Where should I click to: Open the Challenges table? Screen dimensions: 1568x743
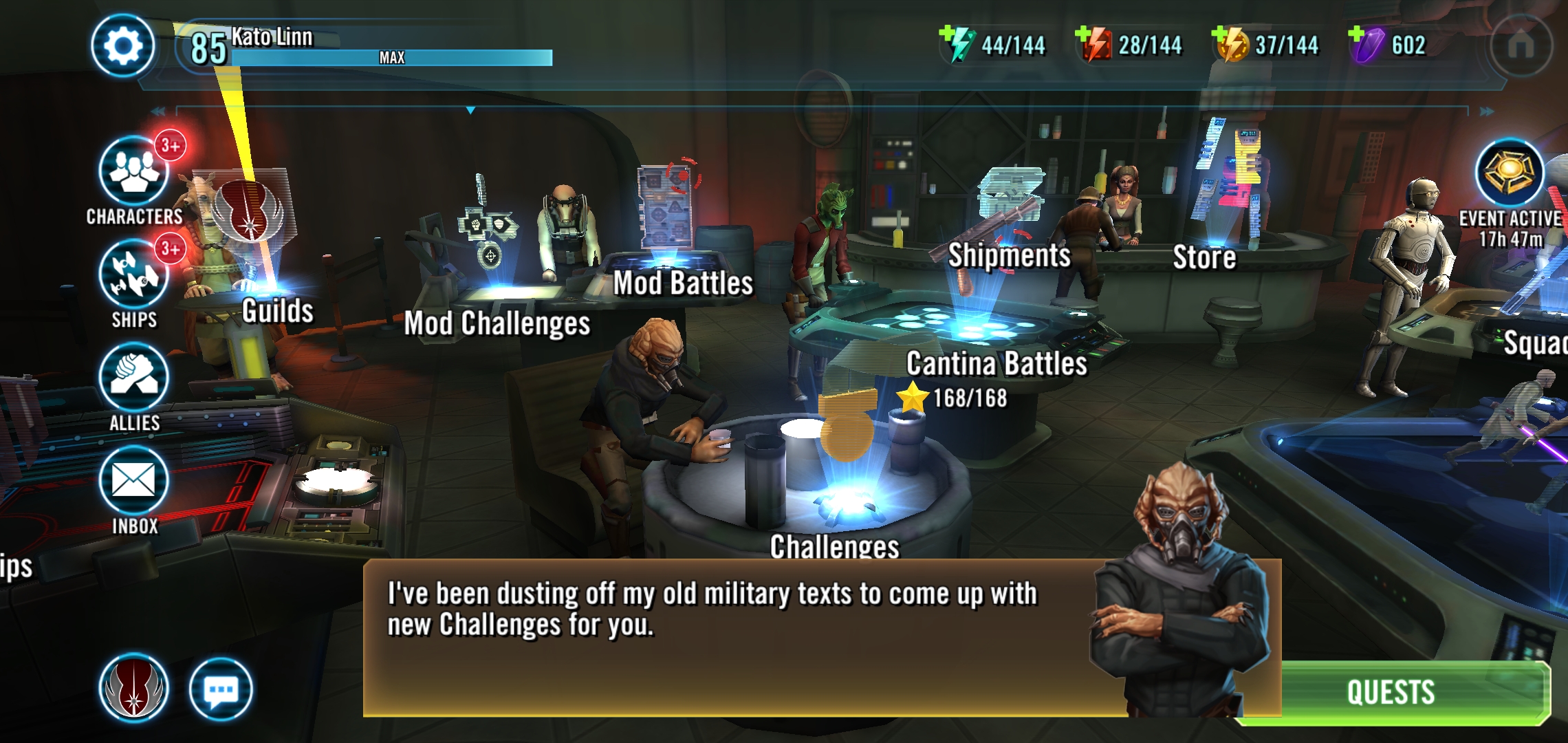[x=834, y=547]
